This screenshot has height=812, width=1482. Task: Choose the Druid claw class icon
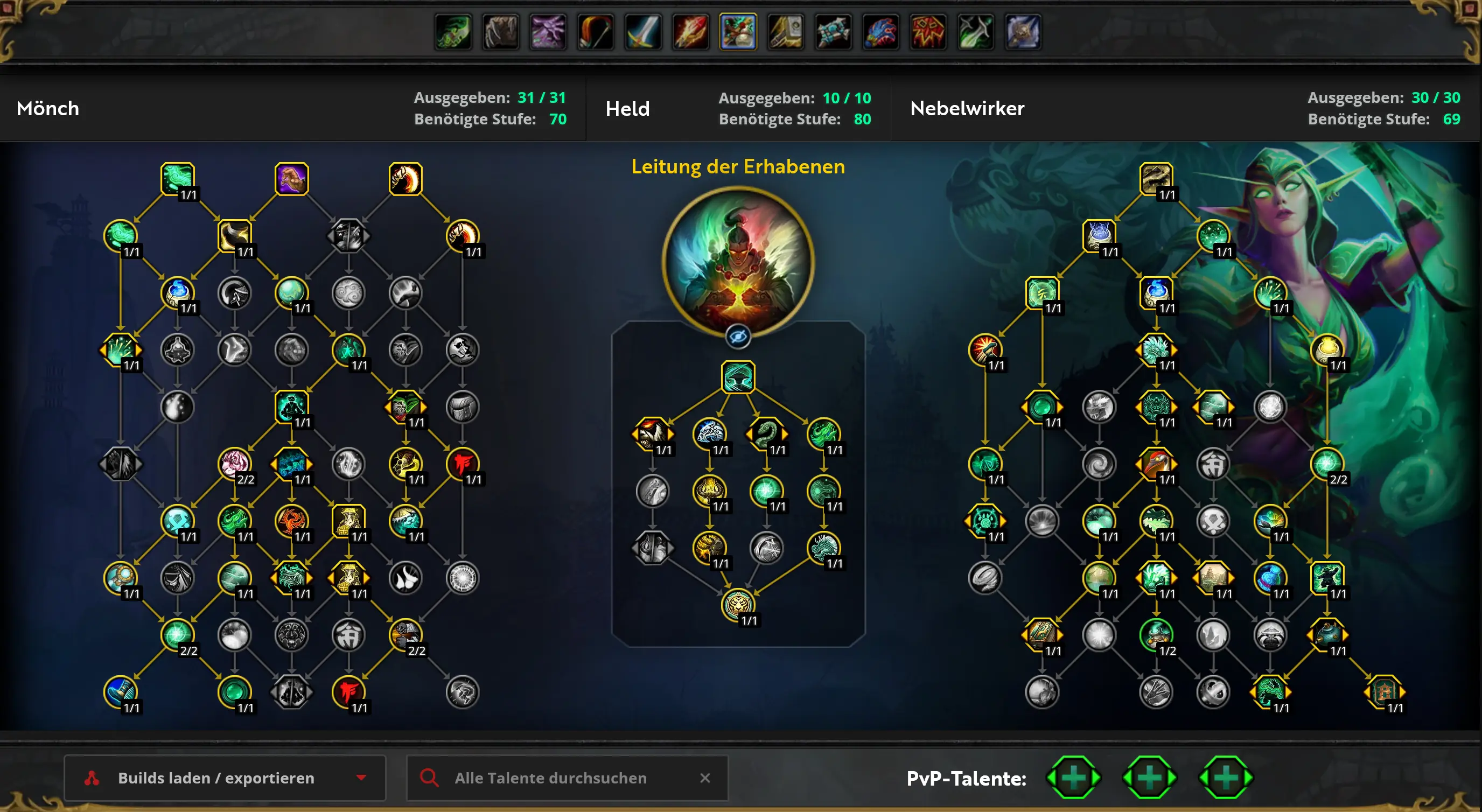click(500, 32)
